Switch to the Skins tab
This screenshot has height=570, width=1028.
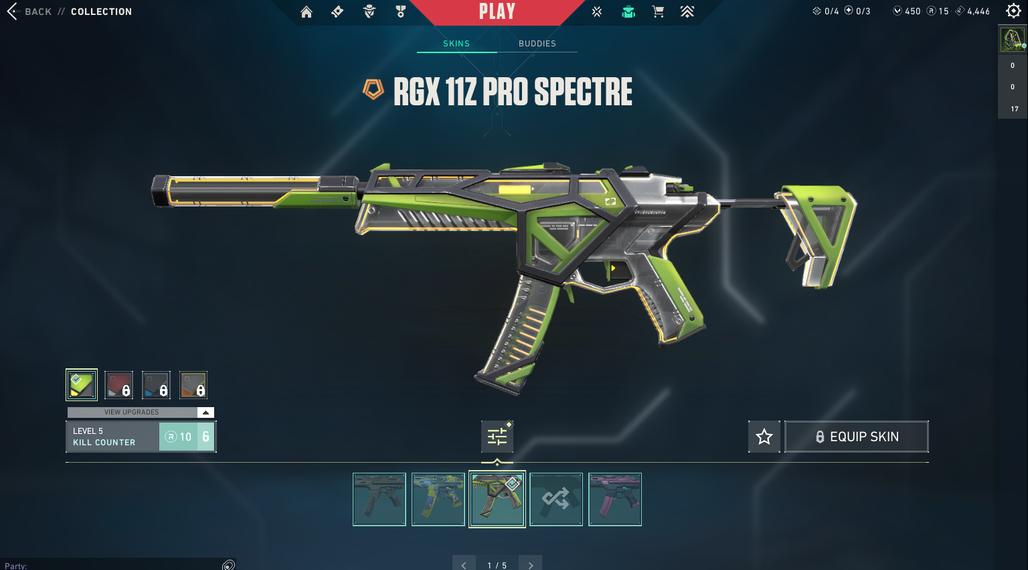tap(456, 44)
